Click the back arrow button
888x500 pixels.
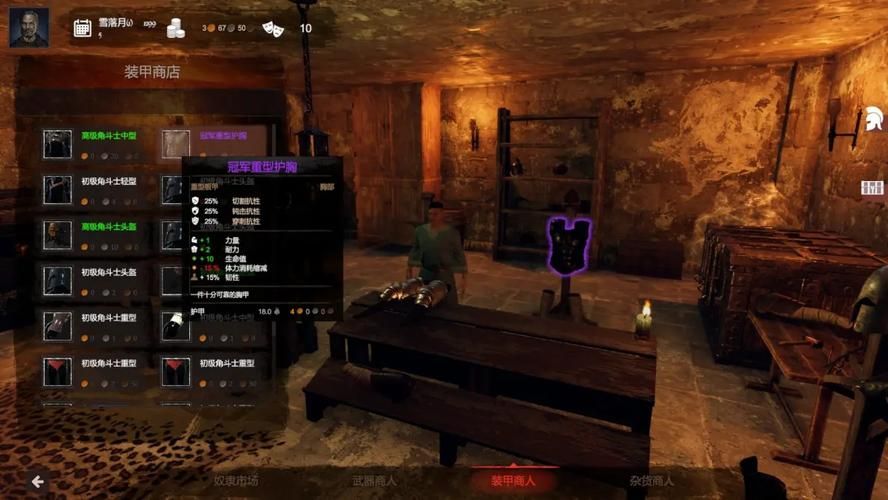pyautogui.click(x=37, y=482)
